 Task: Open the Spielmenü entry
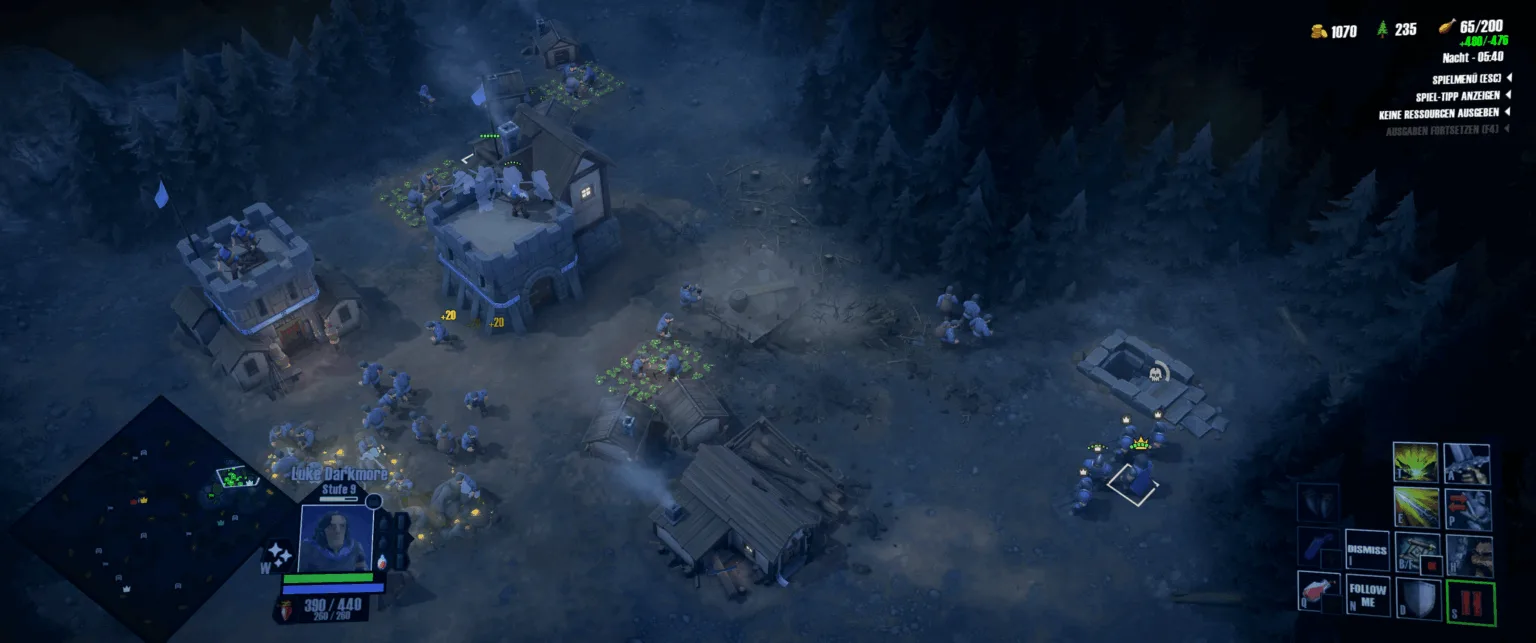[1467, 78]
